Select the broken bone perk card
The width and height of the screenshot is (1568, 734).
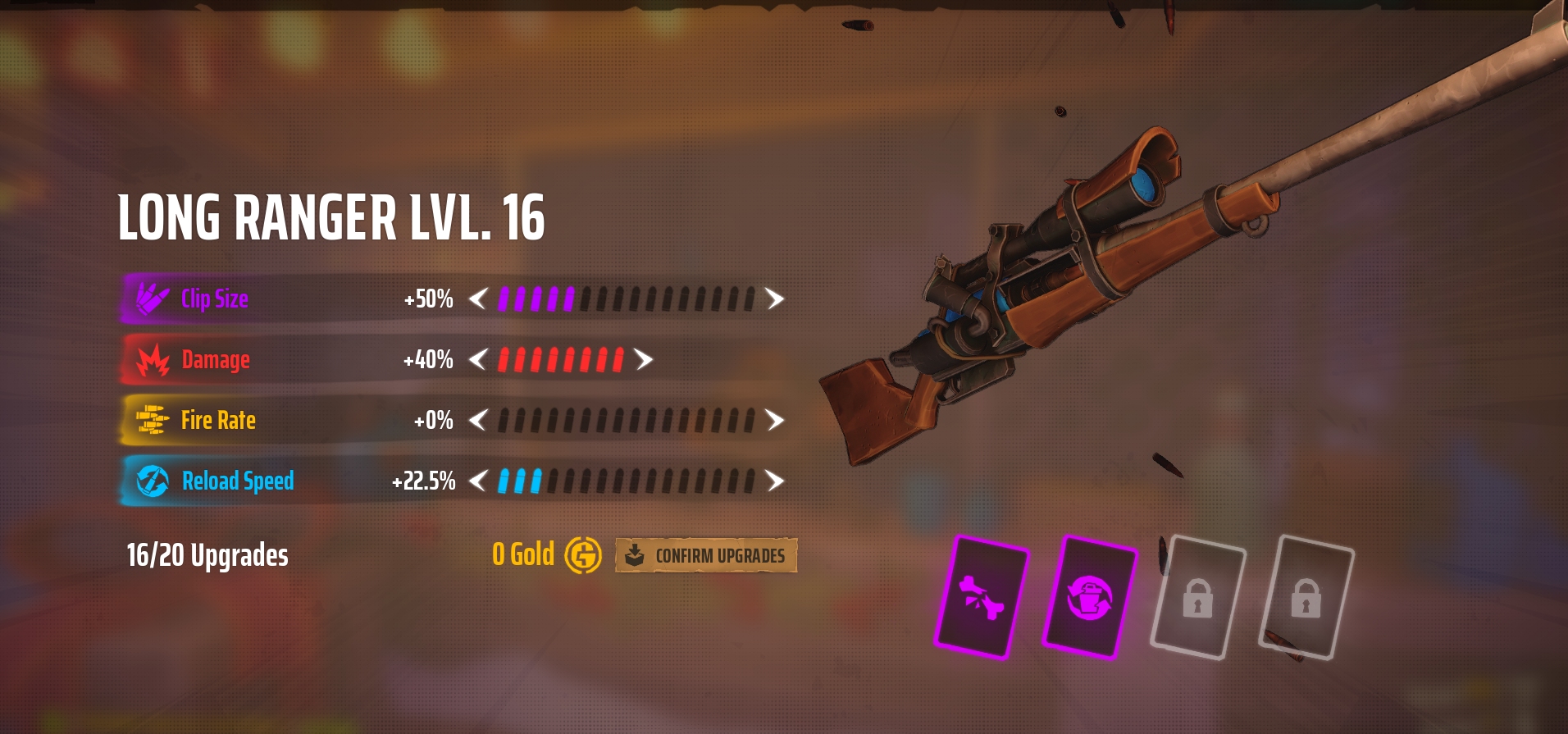pyautogui.click(x=982, y=596)
